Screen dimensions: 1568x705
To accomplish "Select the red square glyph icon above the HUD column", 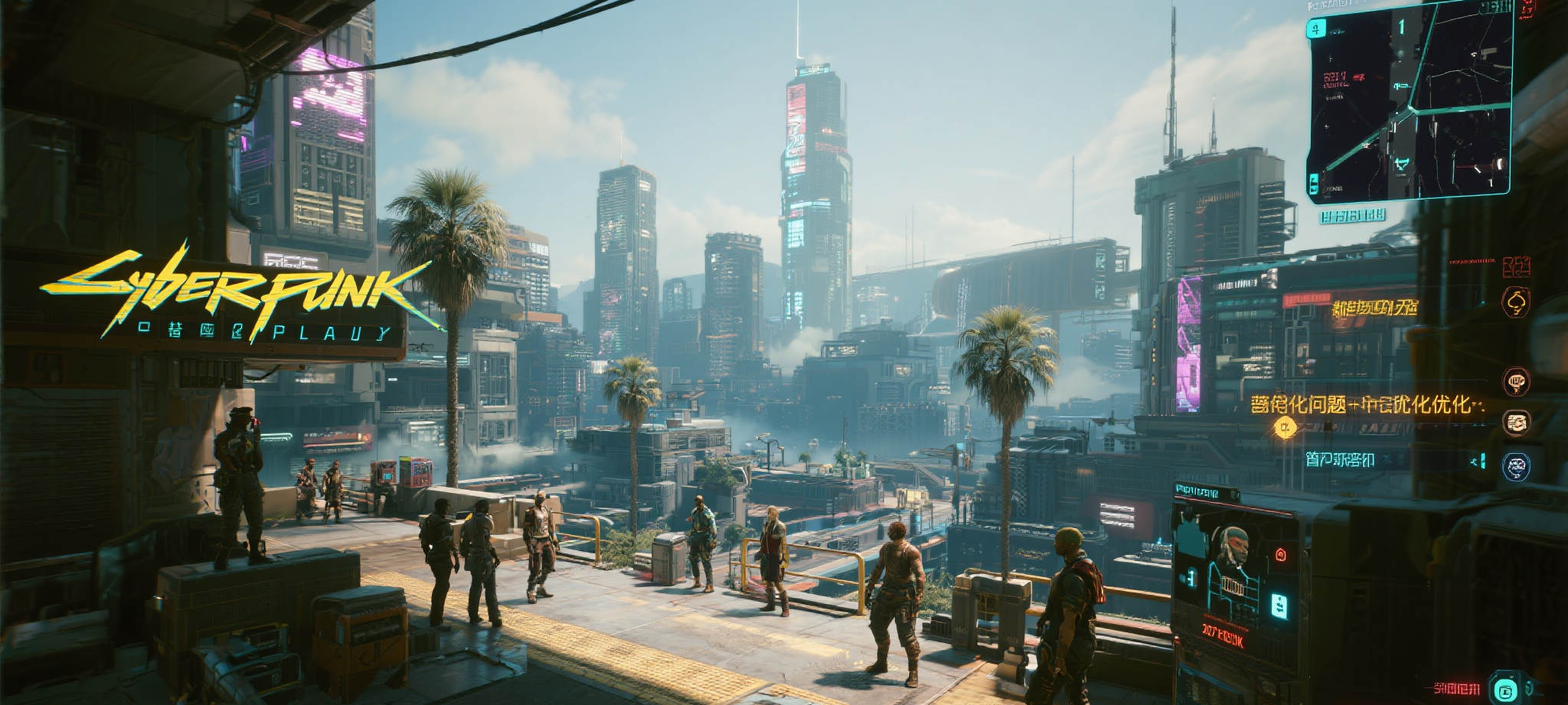I will click(x=1516, y=266).
